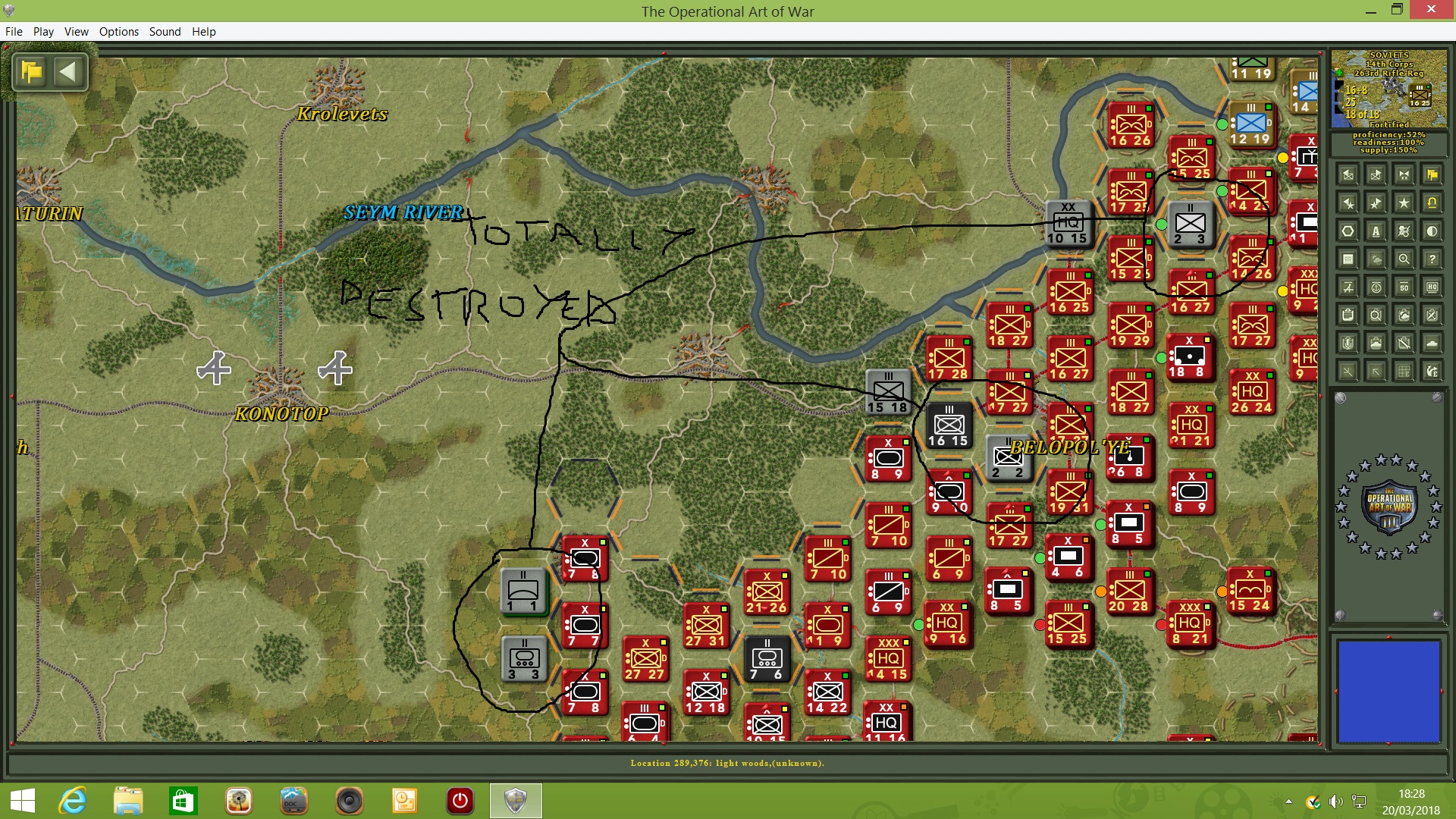Click the back arrow button at top left
Viewport: 1456px width, 819px height.
69,72
